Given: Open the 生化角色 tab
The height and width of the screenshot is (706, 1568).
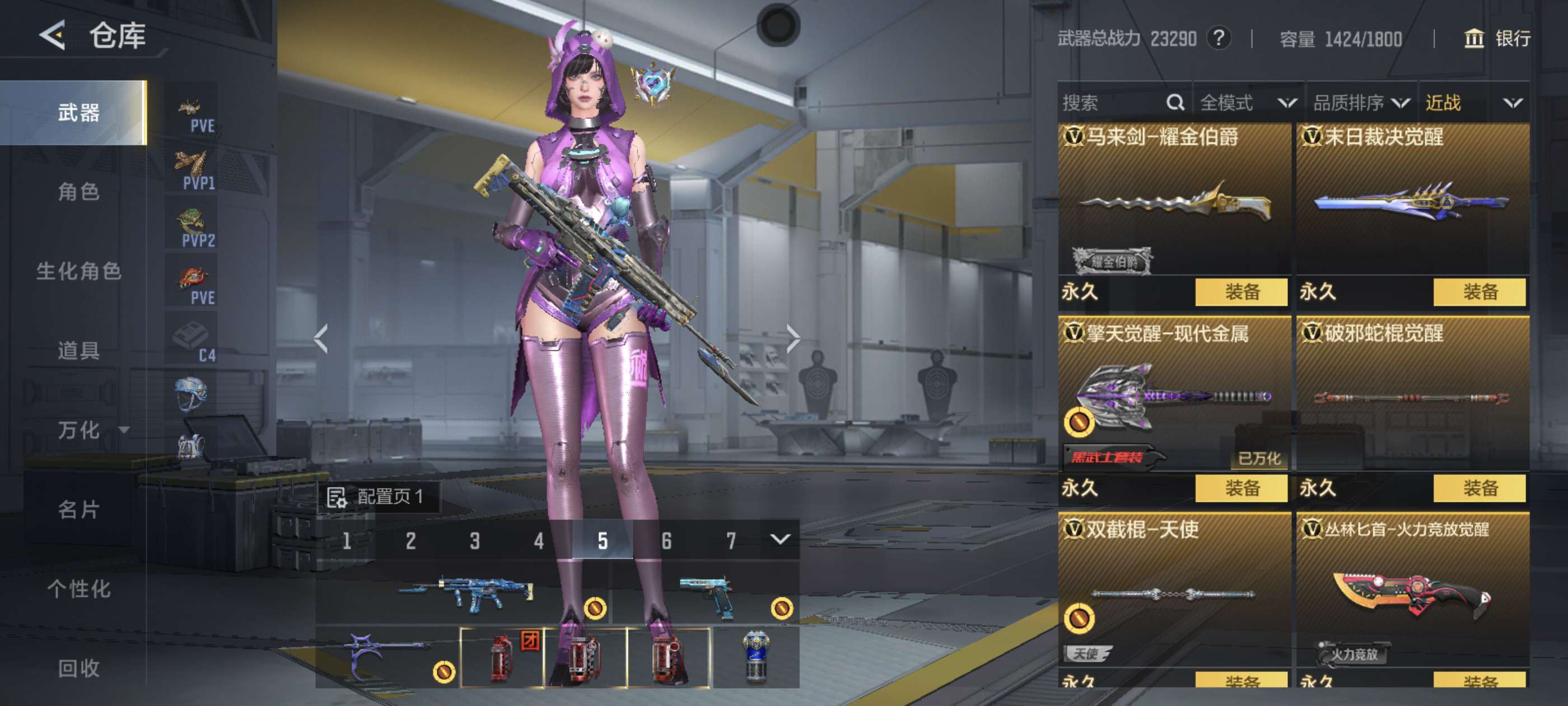Looking at the screenshot, I should coord(78,271).
